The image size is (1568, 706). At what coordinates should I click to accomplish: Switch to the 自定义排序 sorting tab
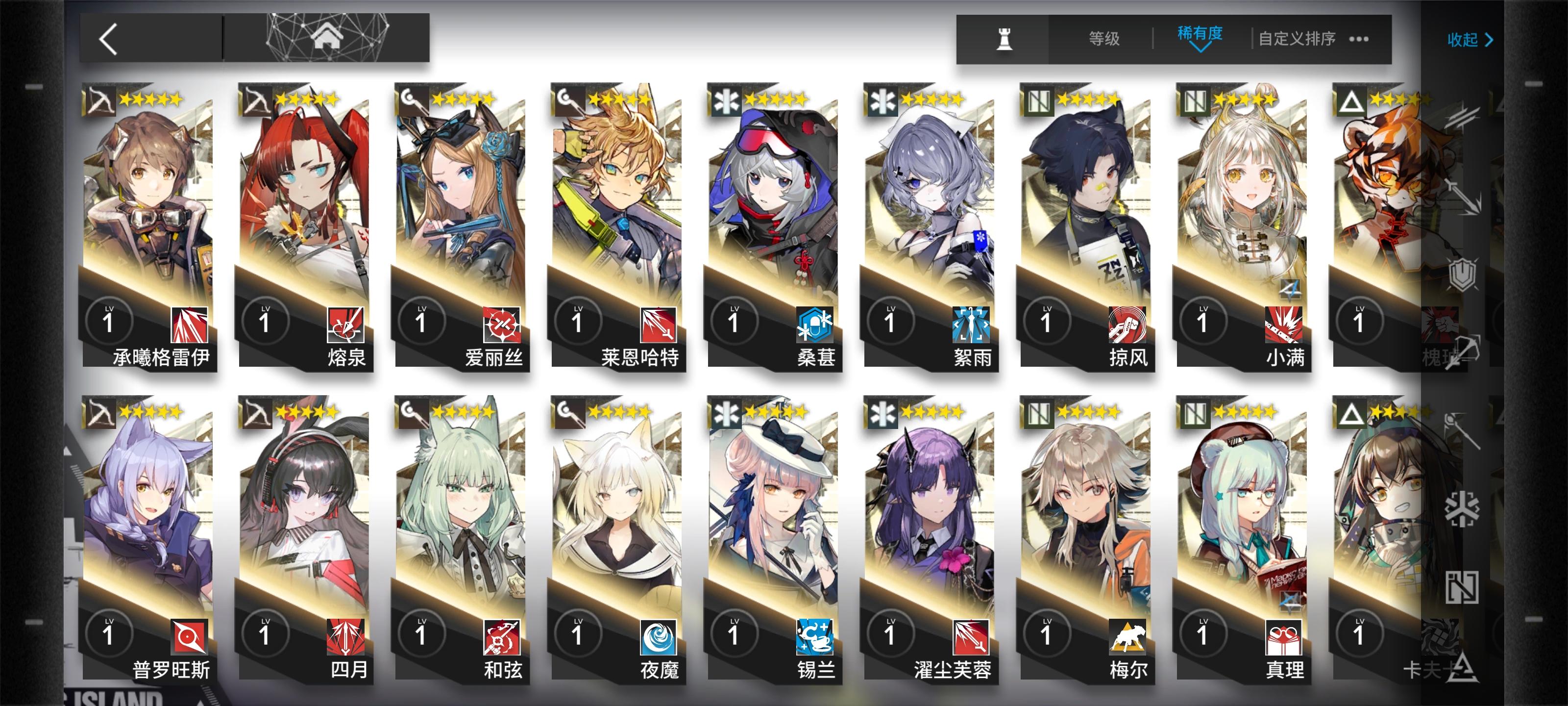[x=1294, y=38]
